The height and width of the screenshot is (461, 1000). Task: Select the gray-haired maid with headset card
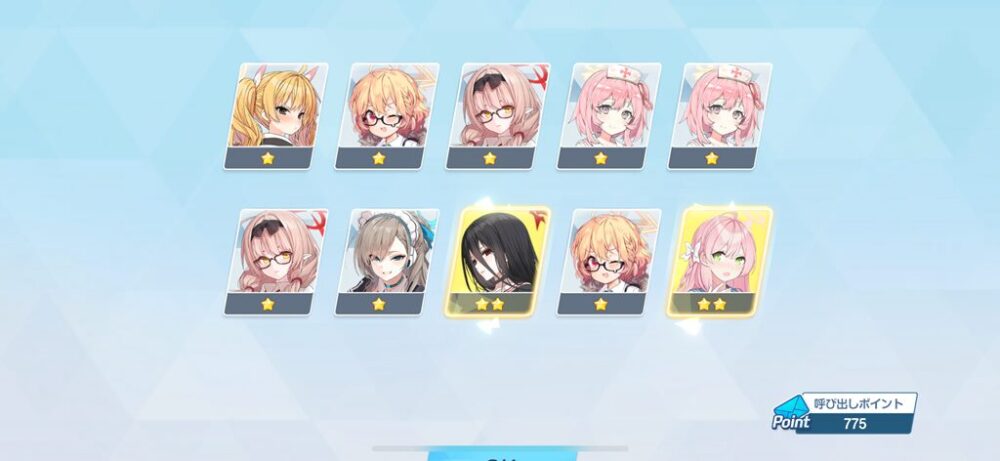385,261
